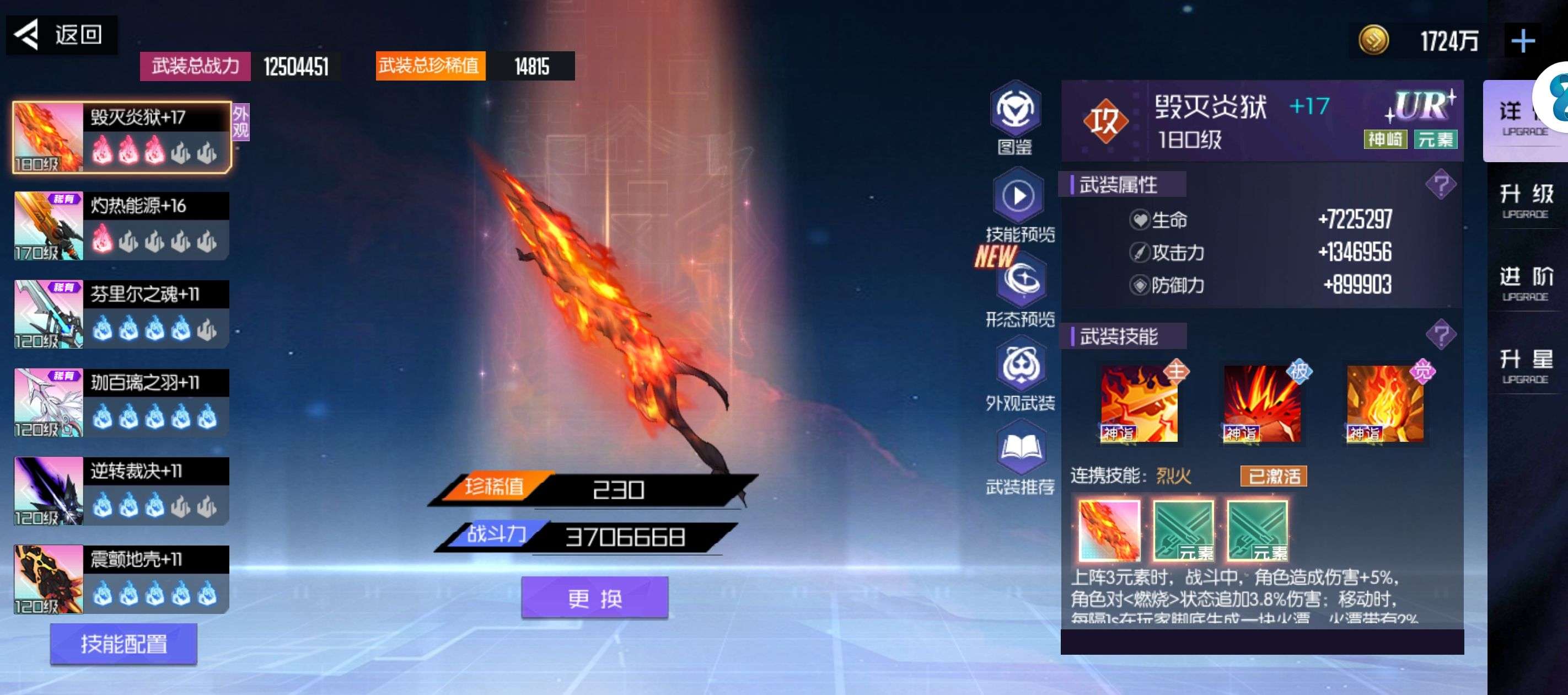Open 技能配置 skill configuration
Image resolution: width=1568 pixels, height=695 pixels.
point(123,644)
